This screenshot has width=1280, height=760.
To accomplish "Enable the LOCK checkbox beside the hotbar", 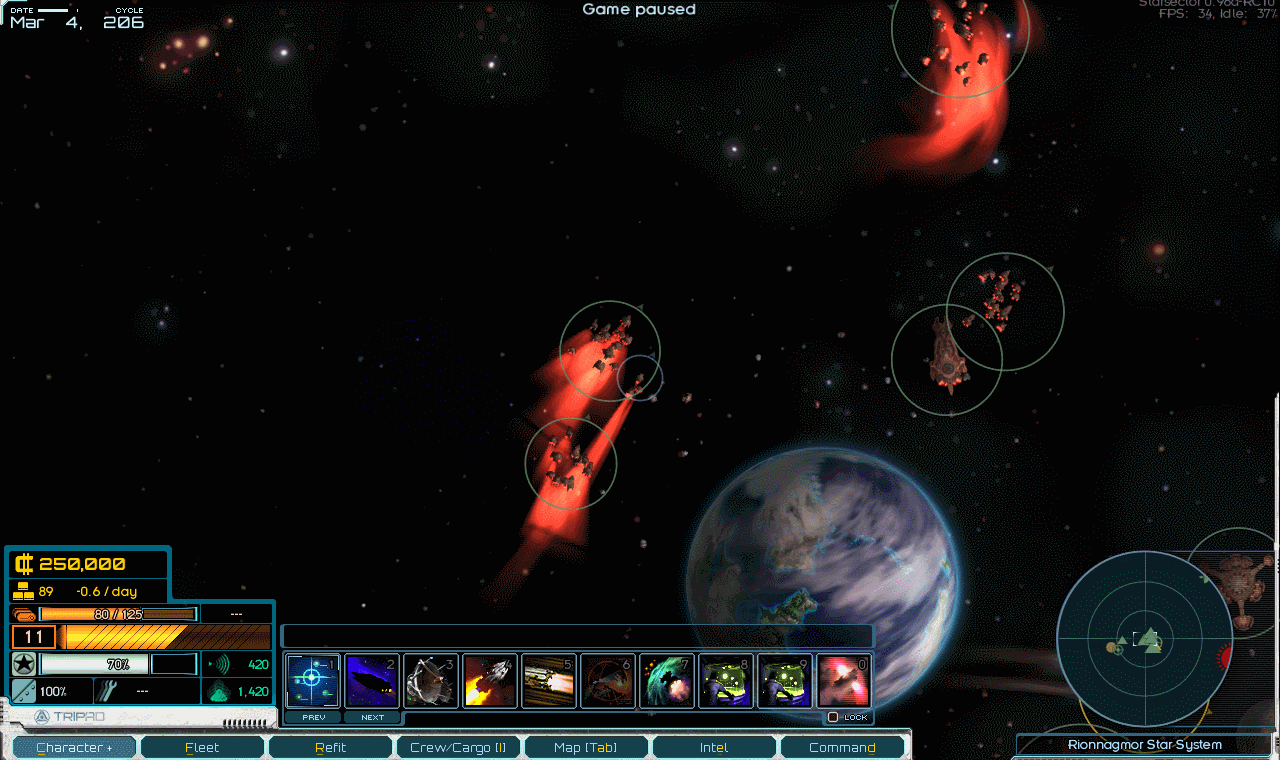I will coord(833,717).
